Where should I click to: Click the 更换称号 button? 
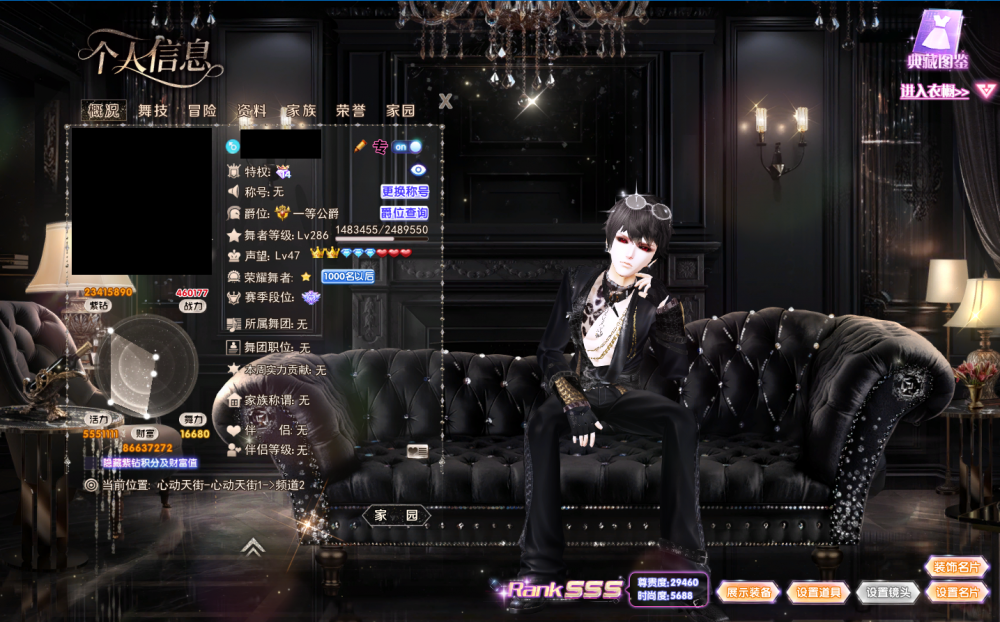[405, 191]
